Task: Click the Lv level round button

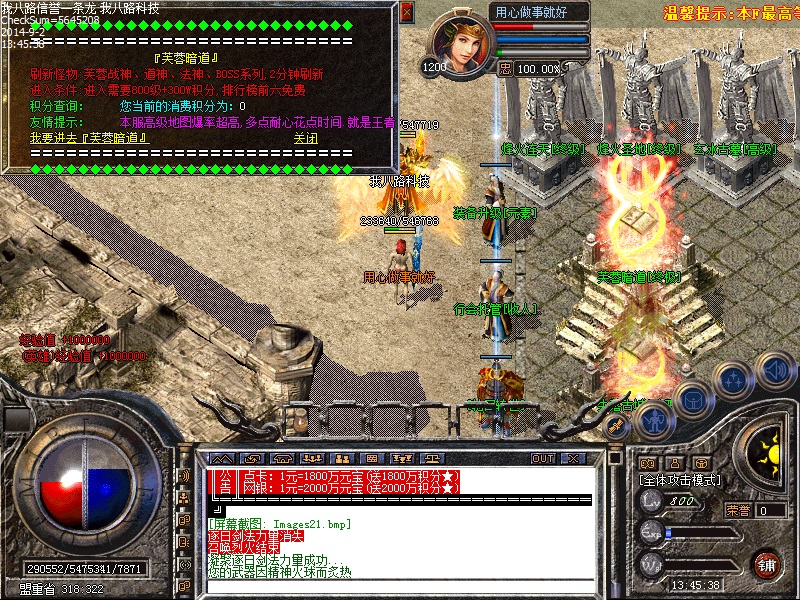Action: tap(651, 502)
